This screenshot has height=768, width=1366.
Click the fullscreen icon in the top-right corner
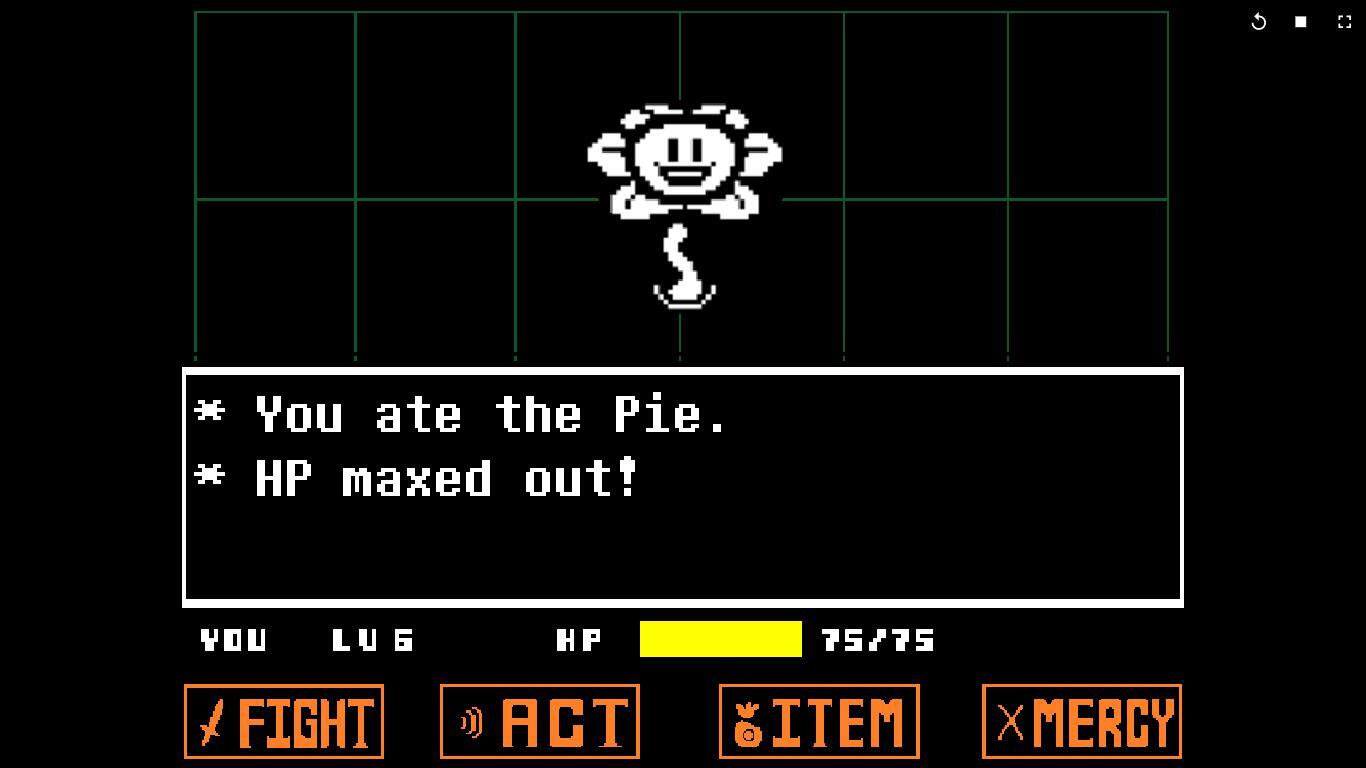click(1343, 20)
